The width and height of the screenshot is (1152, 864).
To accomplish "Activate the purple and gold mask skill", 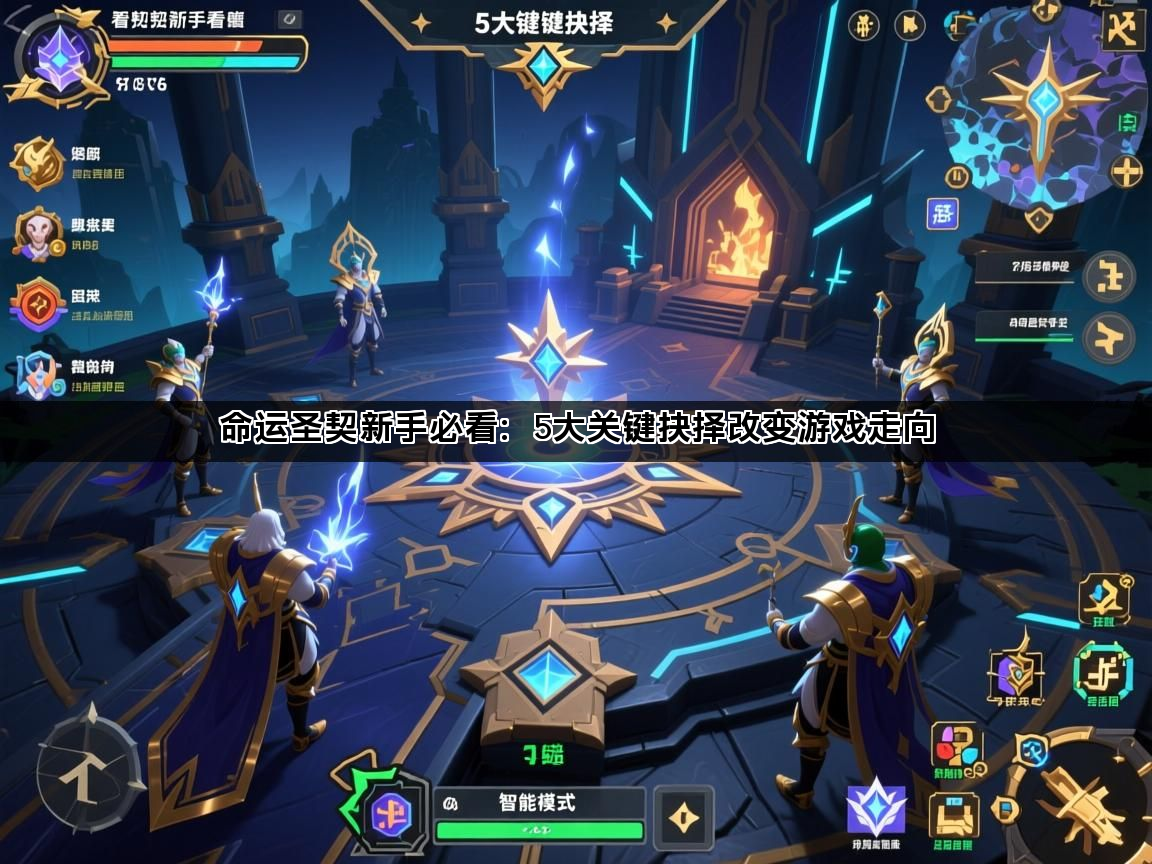I will pos(1016,672).
